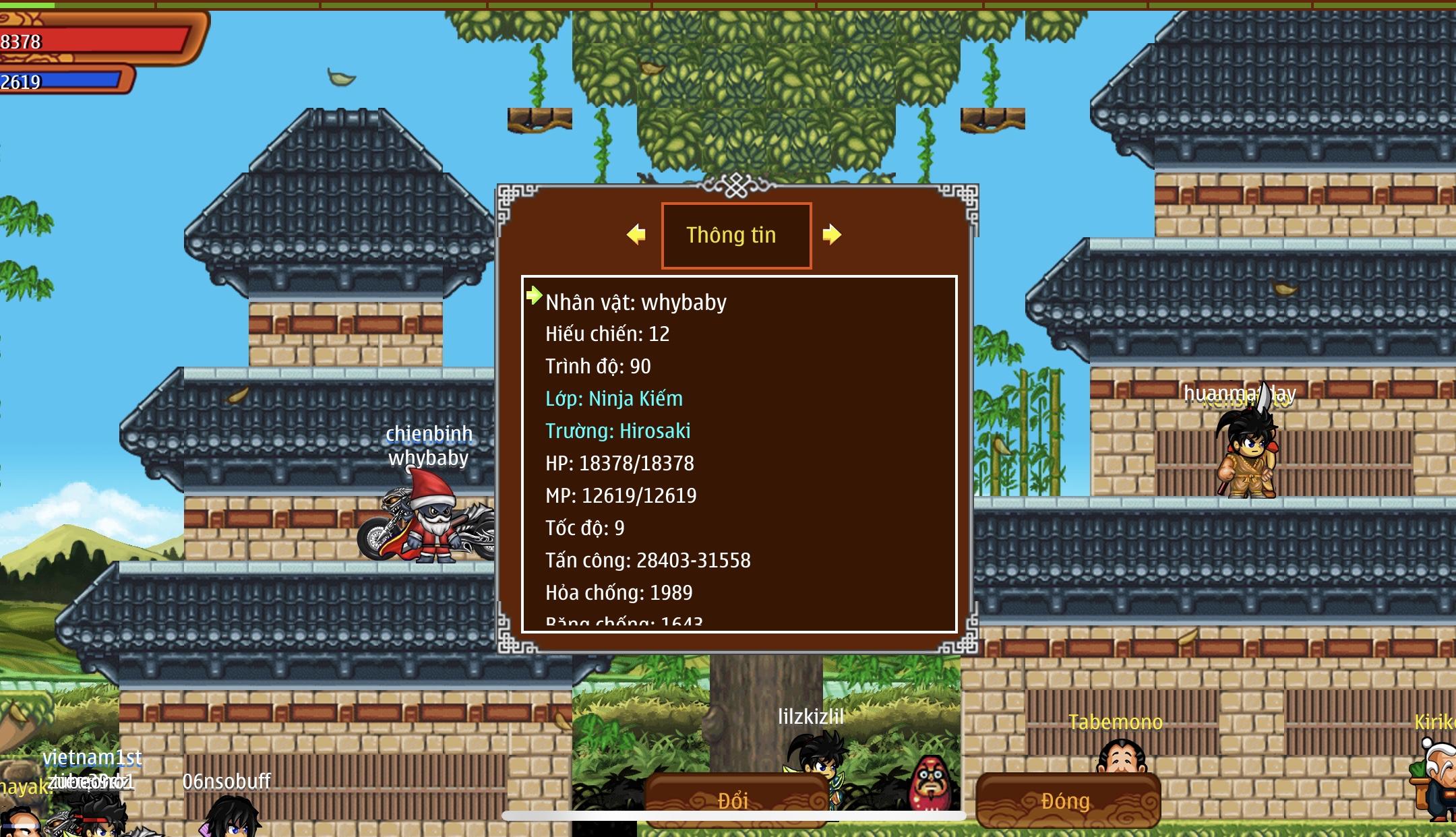
Task: Click the left yellow arrow beside Thông tin
Action: pos(636,235)
